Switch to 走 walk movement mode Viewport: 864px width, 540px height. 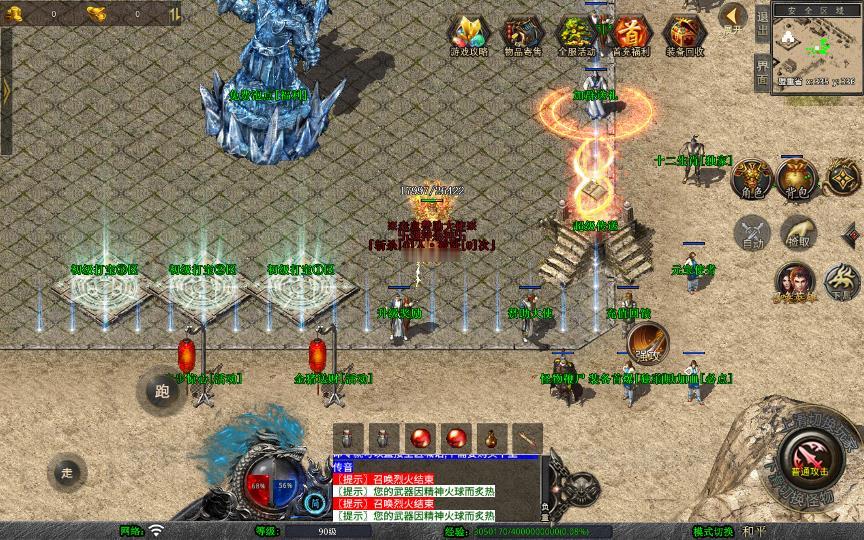[67, 473]
